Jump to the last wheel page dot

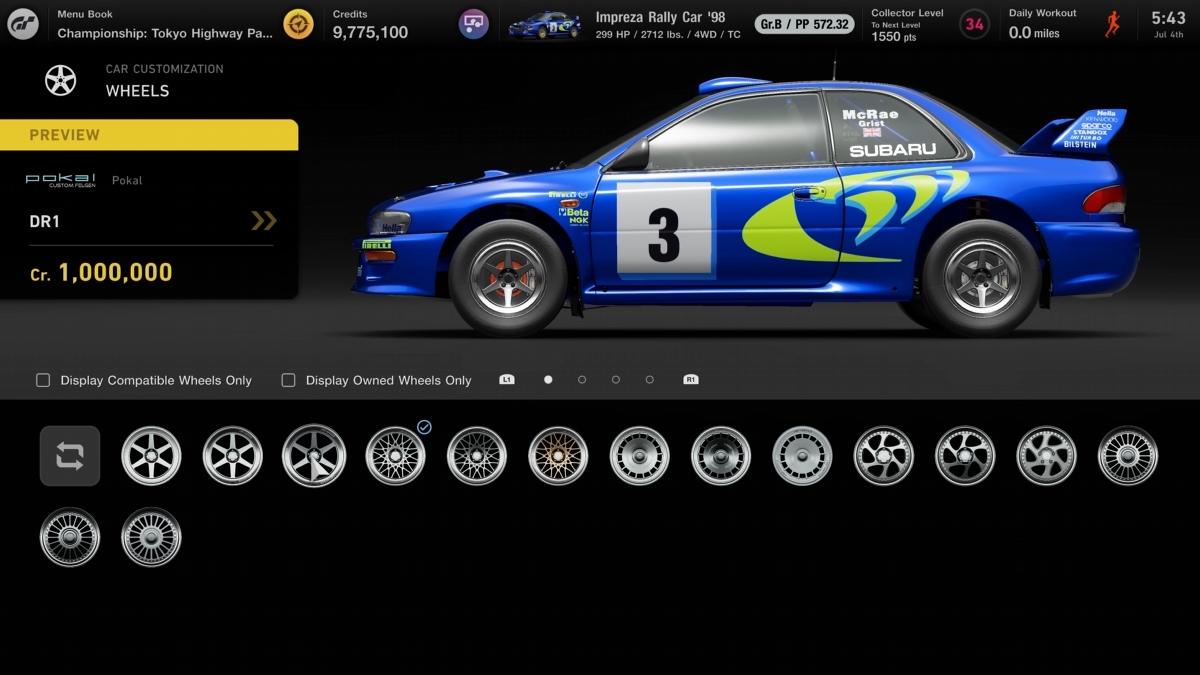(650, 380)
